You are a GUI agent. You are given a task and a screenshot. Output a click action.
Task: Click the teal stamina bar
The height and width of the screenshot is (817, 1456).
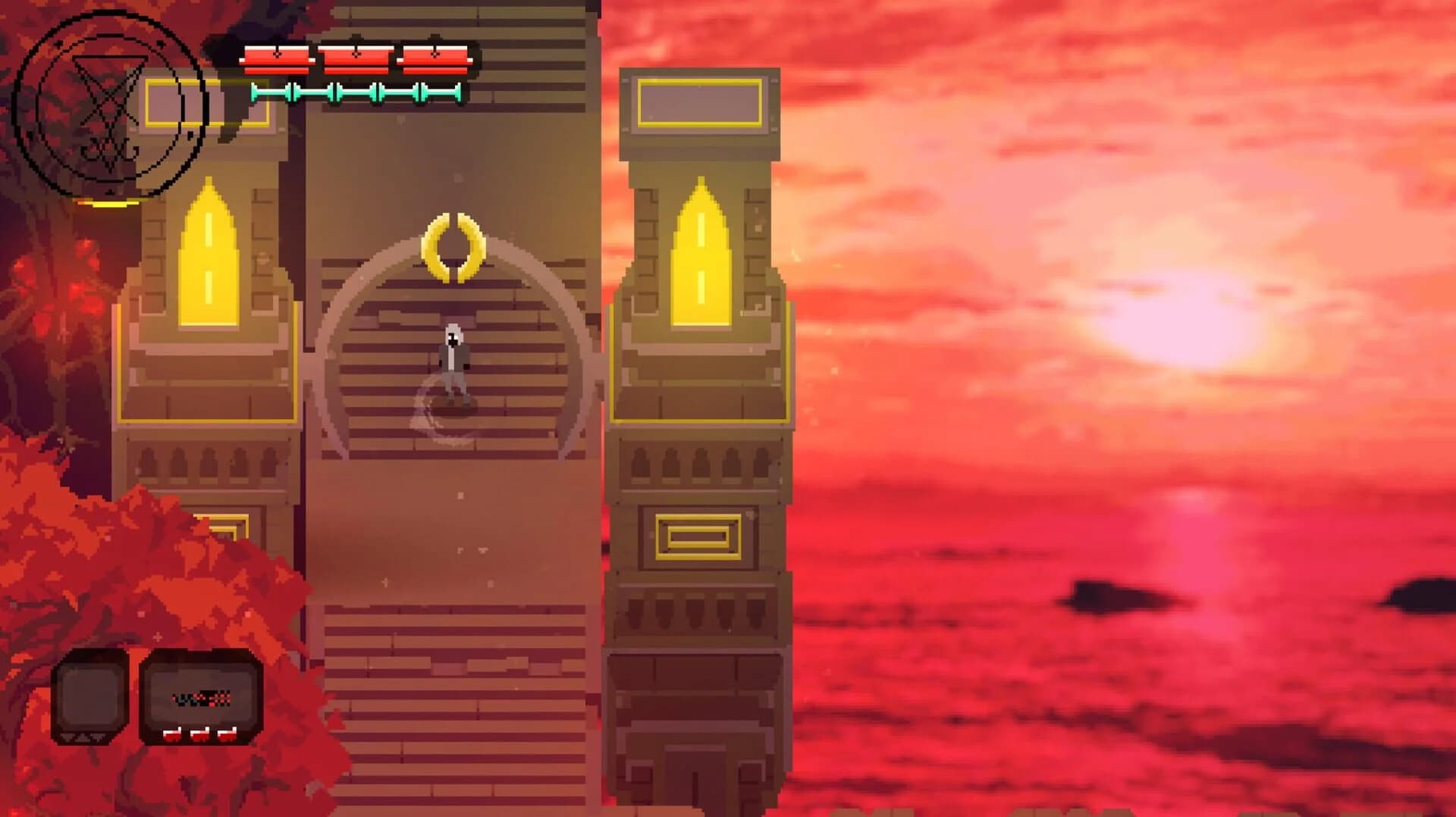click(x=355, y=93)
